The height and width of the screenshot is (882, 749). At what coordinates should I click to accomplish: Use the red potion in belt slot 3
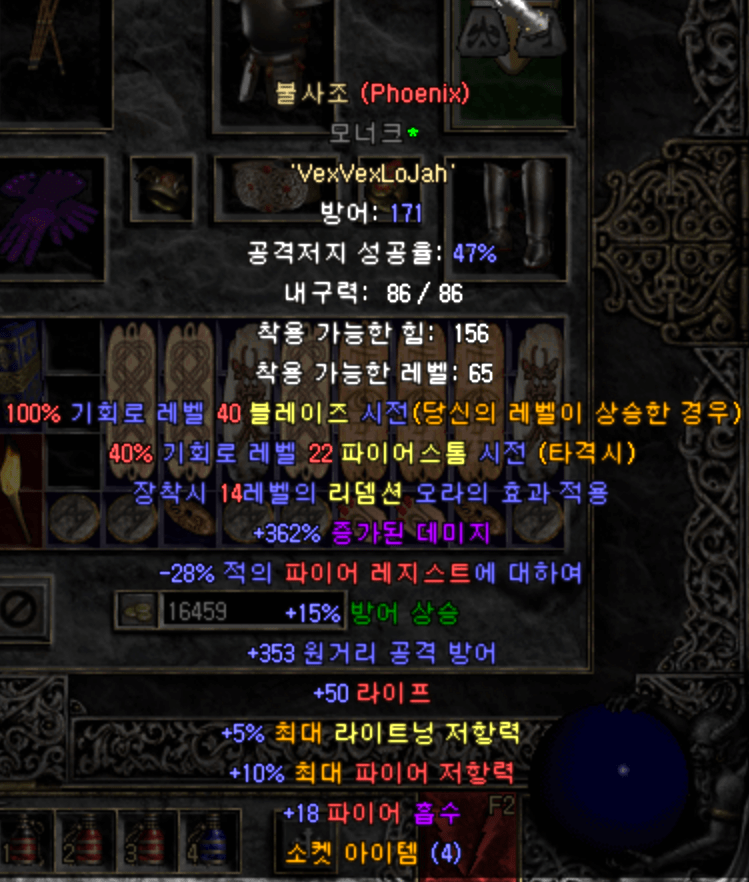(x=148, y=842)
